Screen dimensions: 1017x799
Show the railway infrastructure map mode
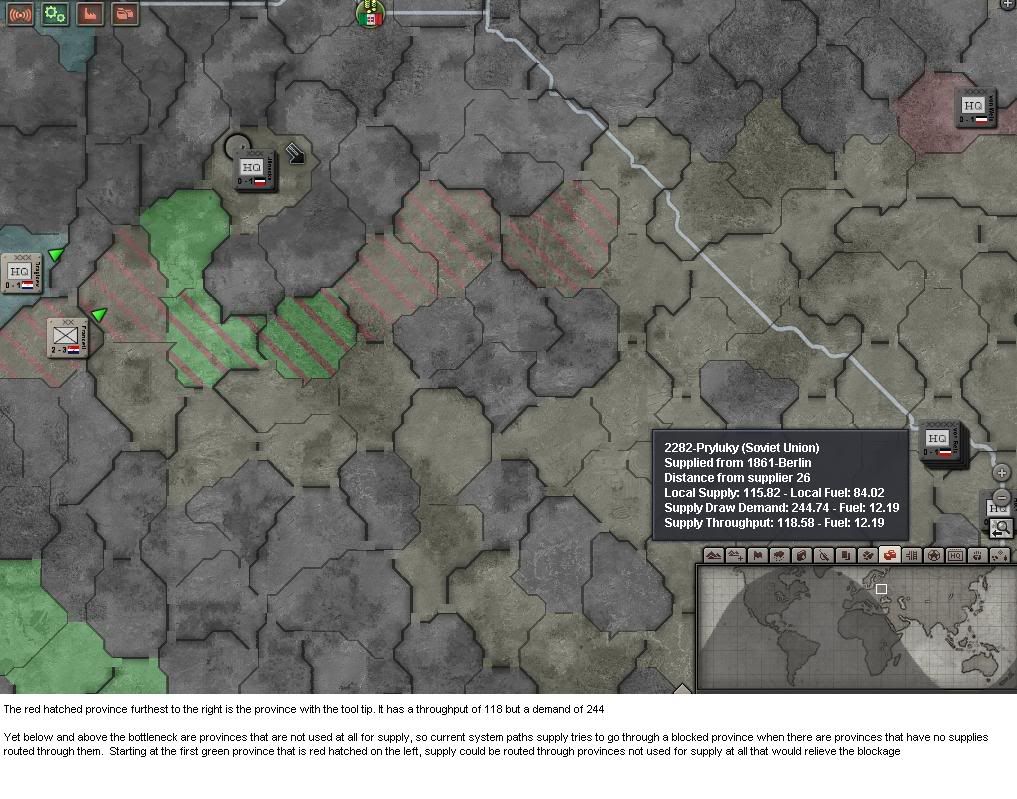coord(910,556)
